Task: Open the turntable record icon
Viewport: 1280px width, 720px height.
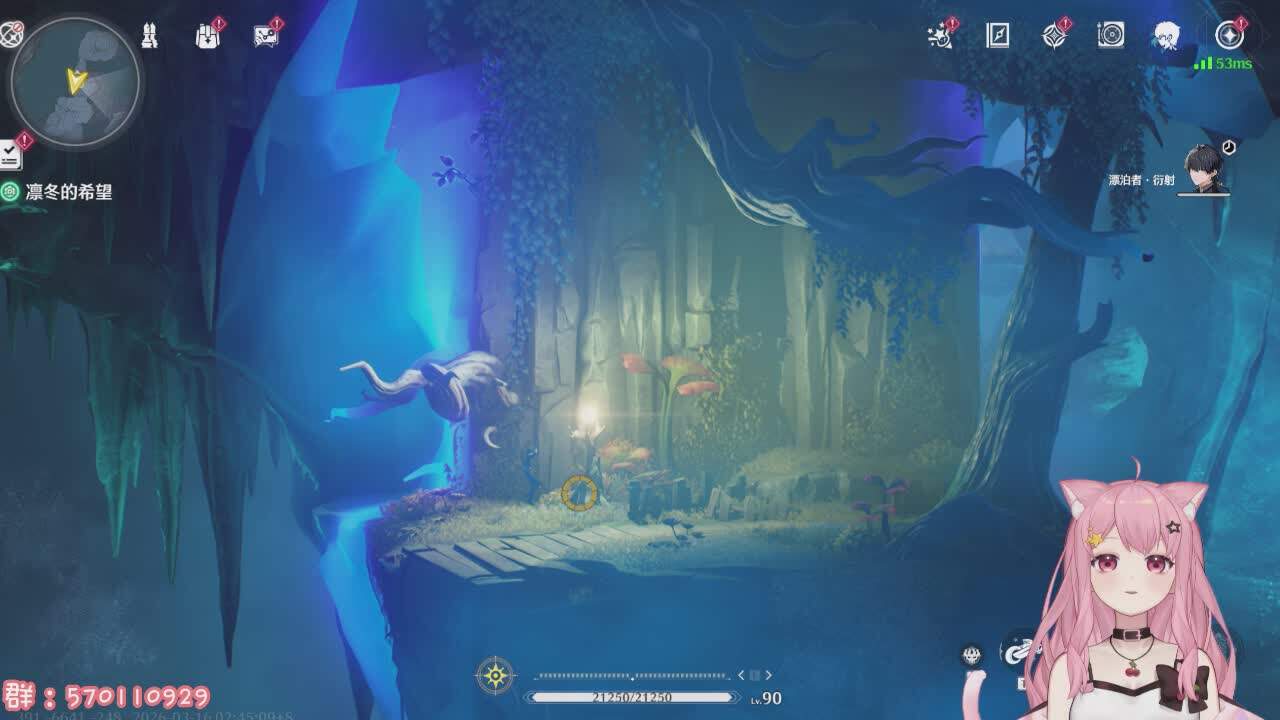Action: coord(1111,36)
